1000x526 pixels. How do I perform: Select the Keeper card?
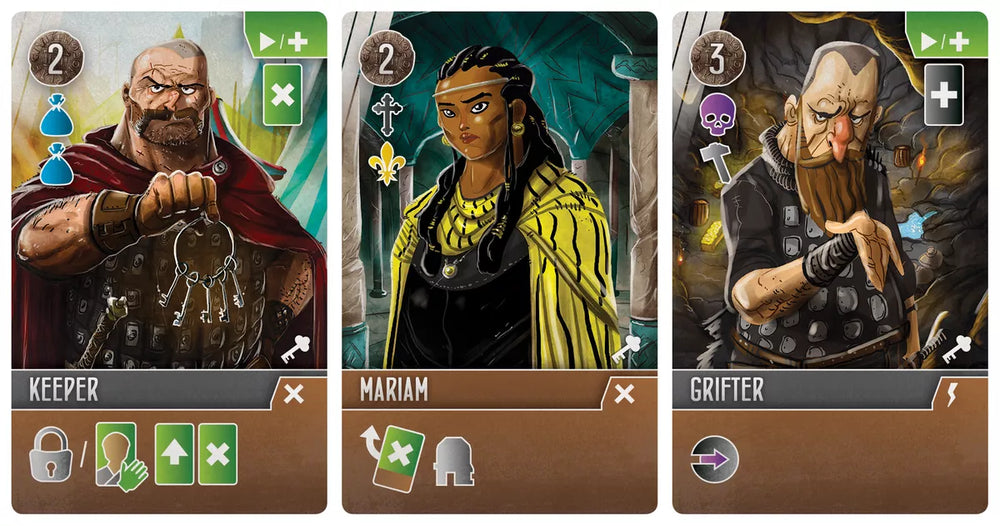[169, 262]
